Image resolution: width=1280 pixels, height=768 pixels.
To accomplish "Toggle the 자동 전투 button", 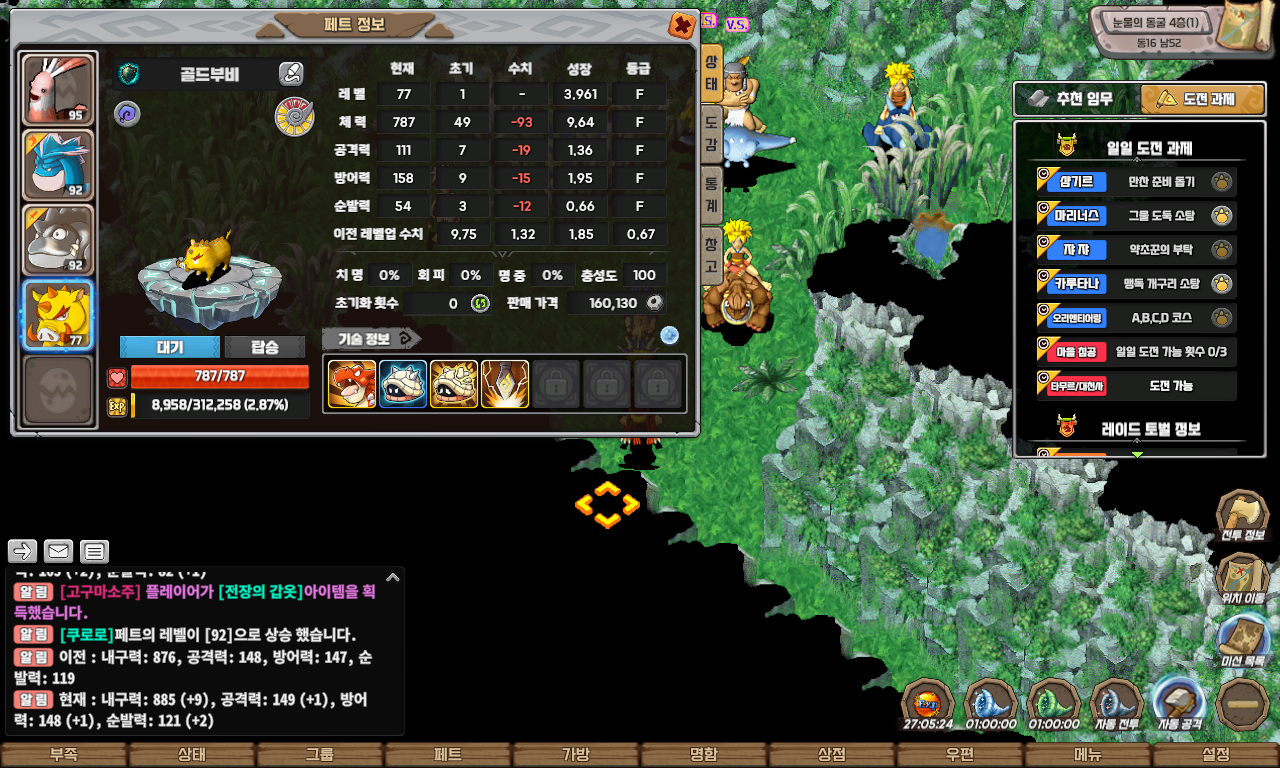I will pos(1116,703).
